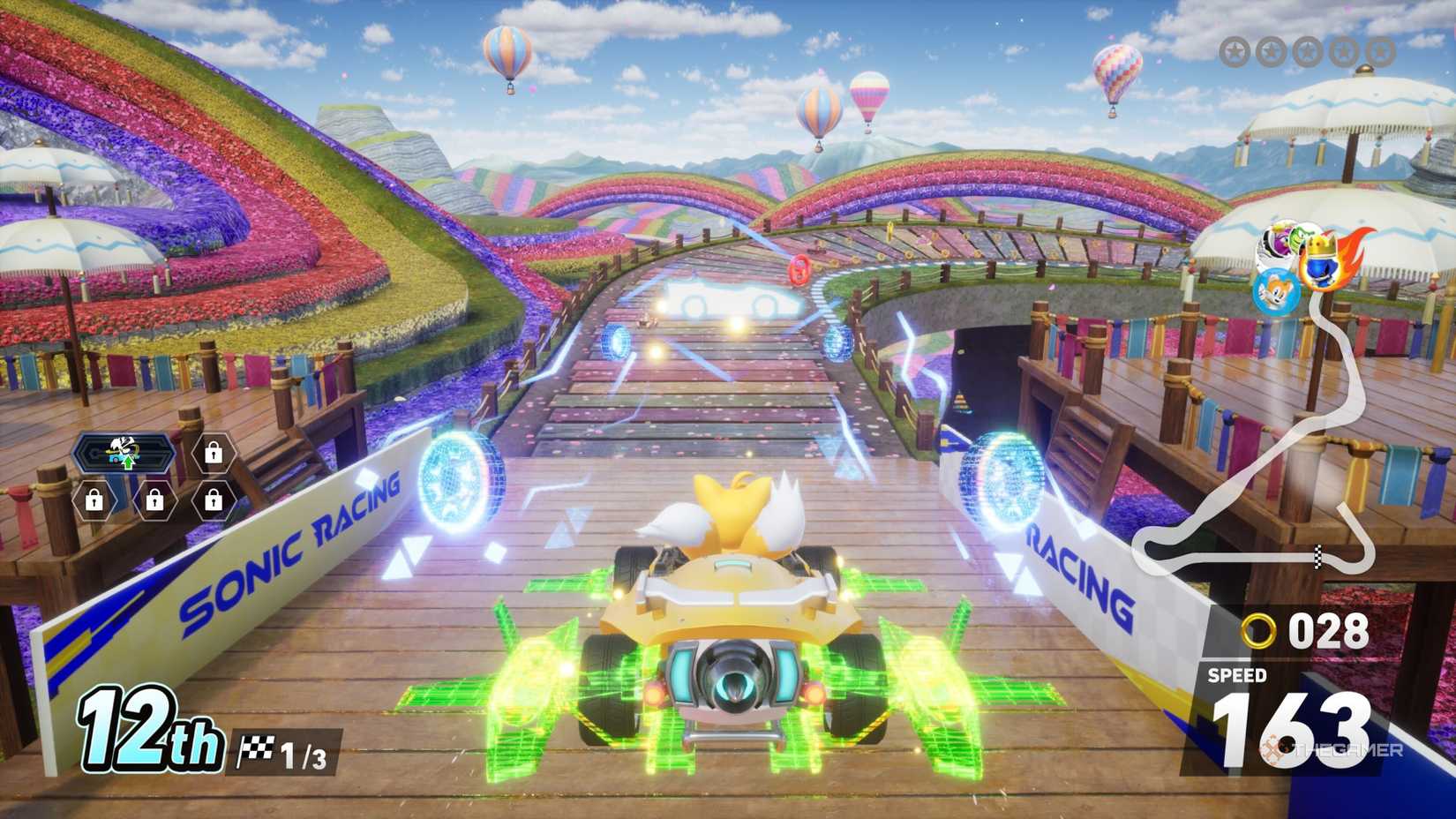Viewport: 1456px width, 819px height.
Task: Click the first locked gadget slot
Action: [x=214, y=452]
